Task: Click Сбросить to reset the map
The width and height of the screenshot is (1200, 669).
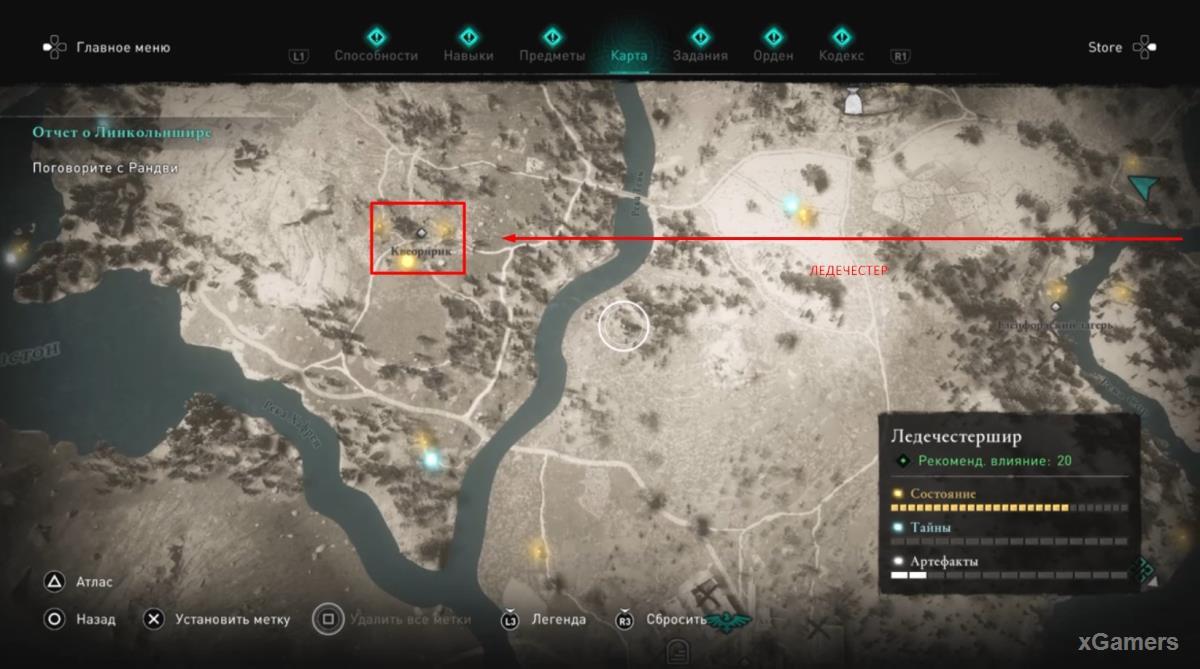Action: 676,619
